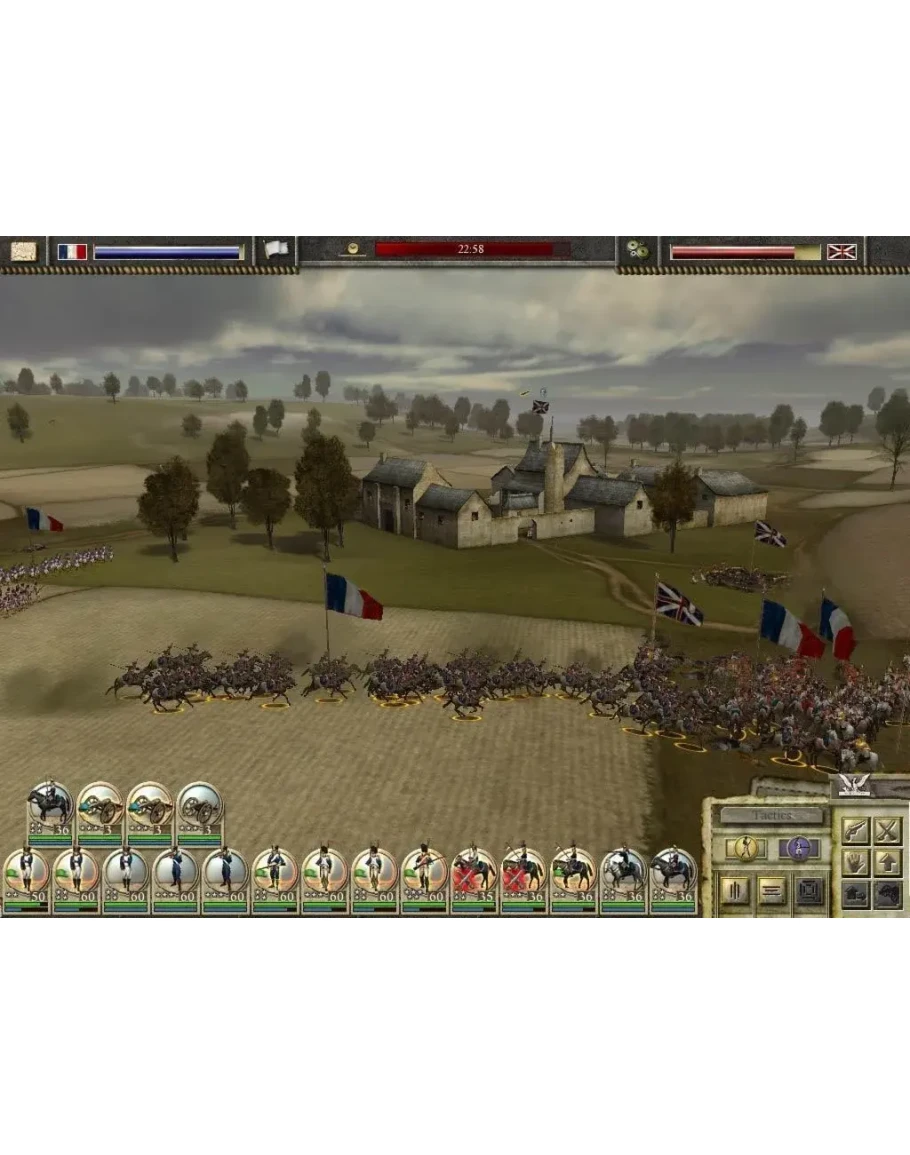Choose the pistol fire order button

(855, 830)
